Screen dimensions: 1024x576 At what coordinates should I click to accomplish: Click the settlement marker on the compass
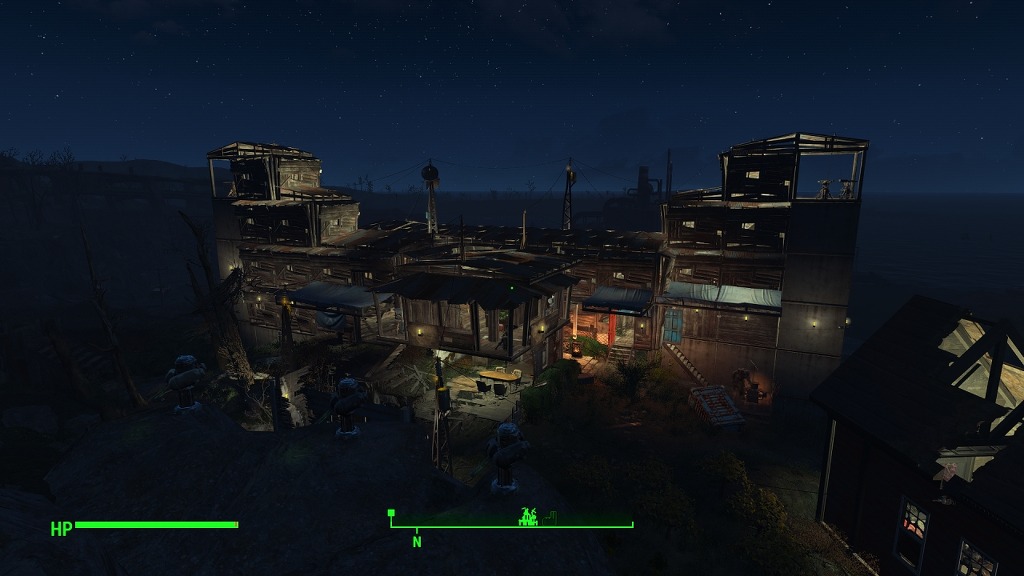(528, 516)
